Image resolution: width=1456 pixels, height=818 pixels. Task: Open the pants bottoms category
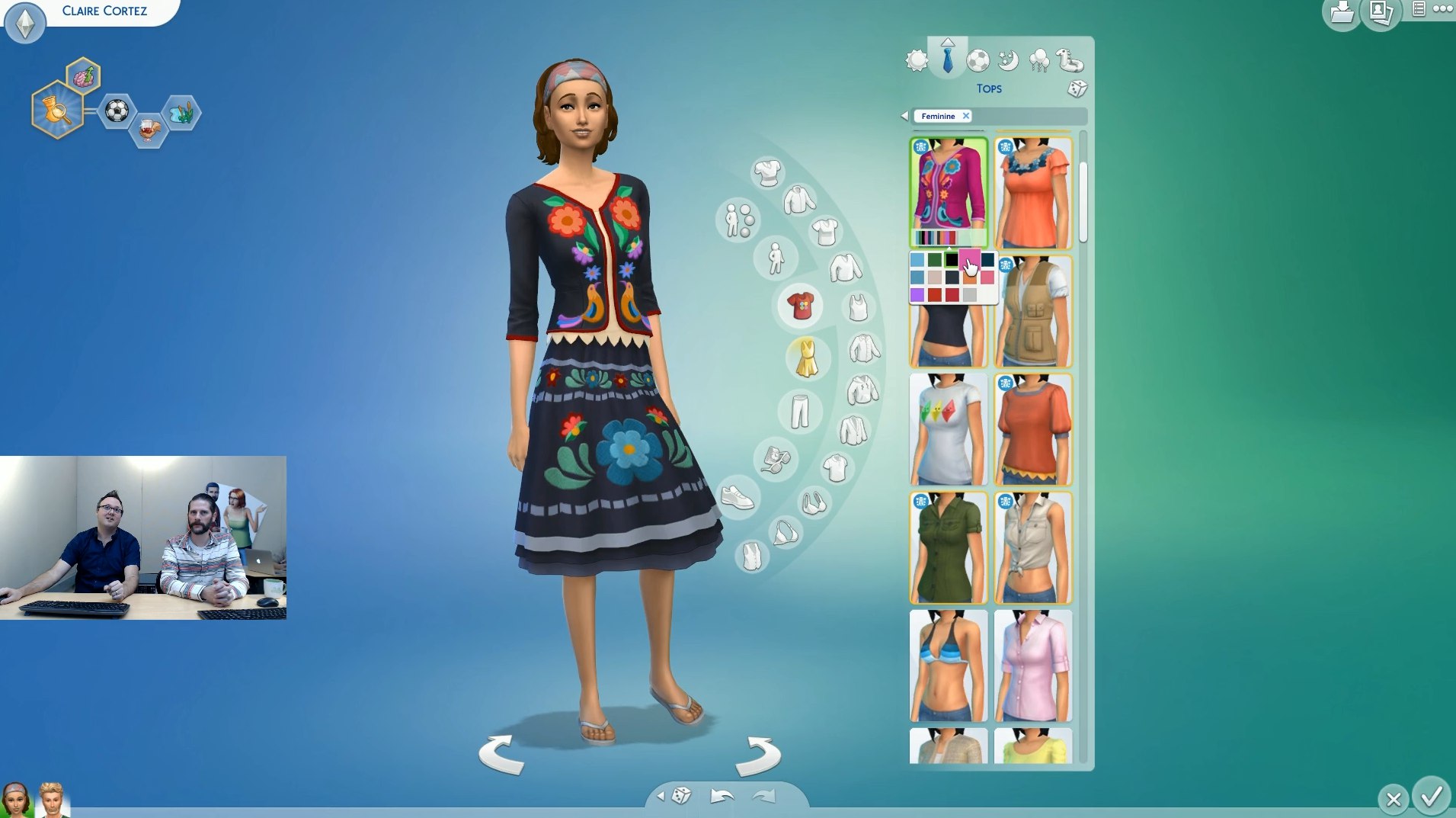(799, 411)
